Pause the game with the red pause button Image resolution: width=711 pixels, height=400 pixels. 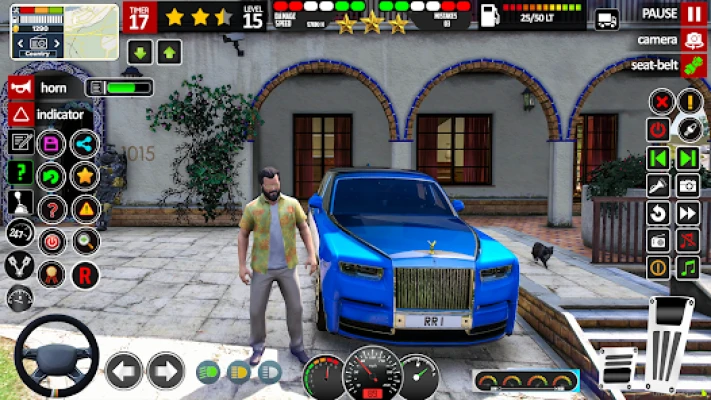pyautogui.click(x=694, y=14)
